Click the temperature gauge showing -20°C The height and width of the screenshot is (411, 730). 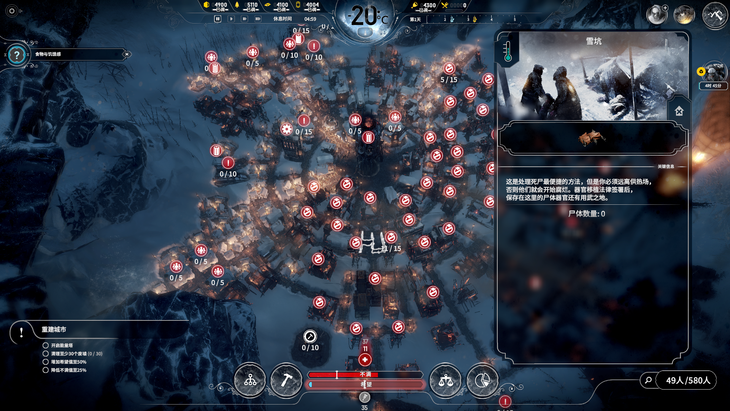(x=366, y=17)
